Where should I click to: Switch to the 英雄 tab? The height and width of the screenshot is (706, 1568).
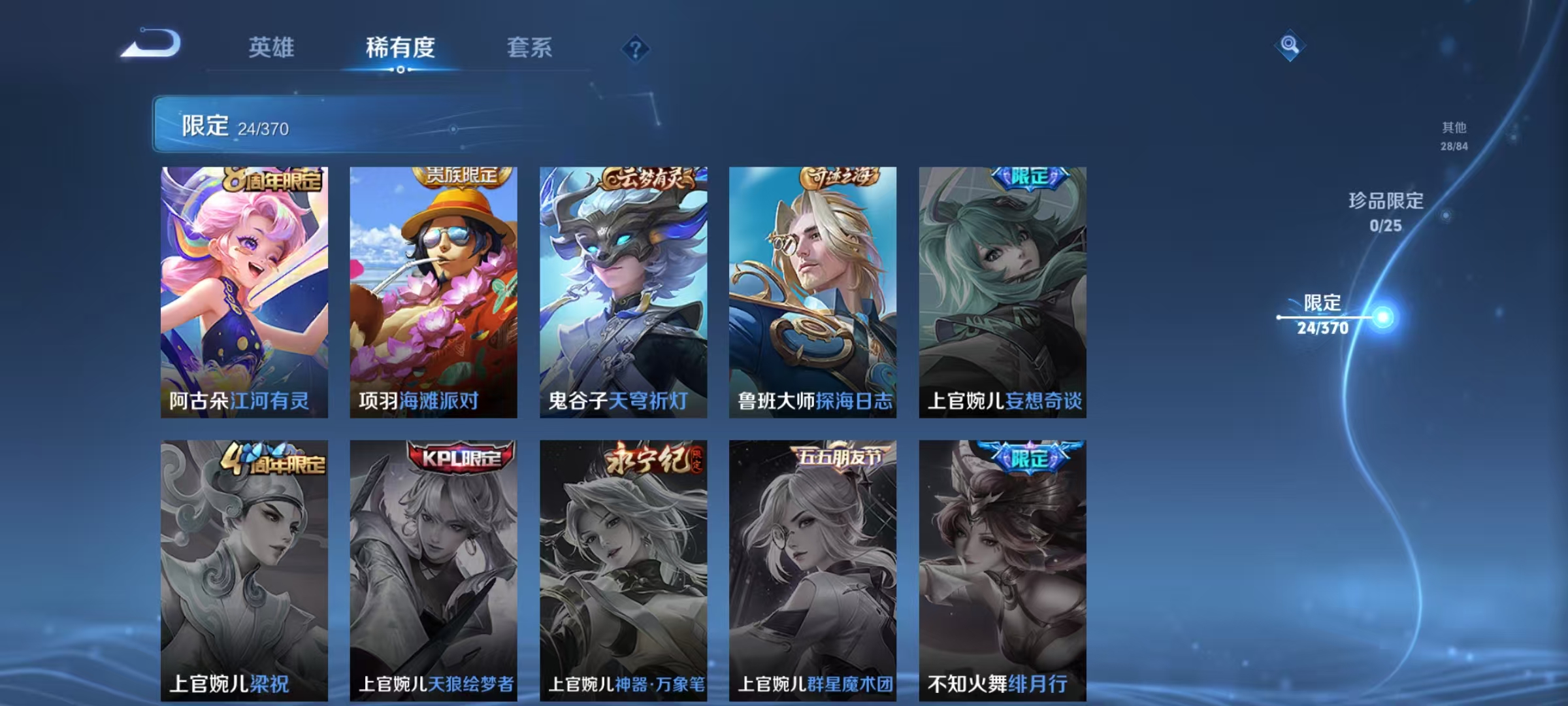(x=272, y=48)
